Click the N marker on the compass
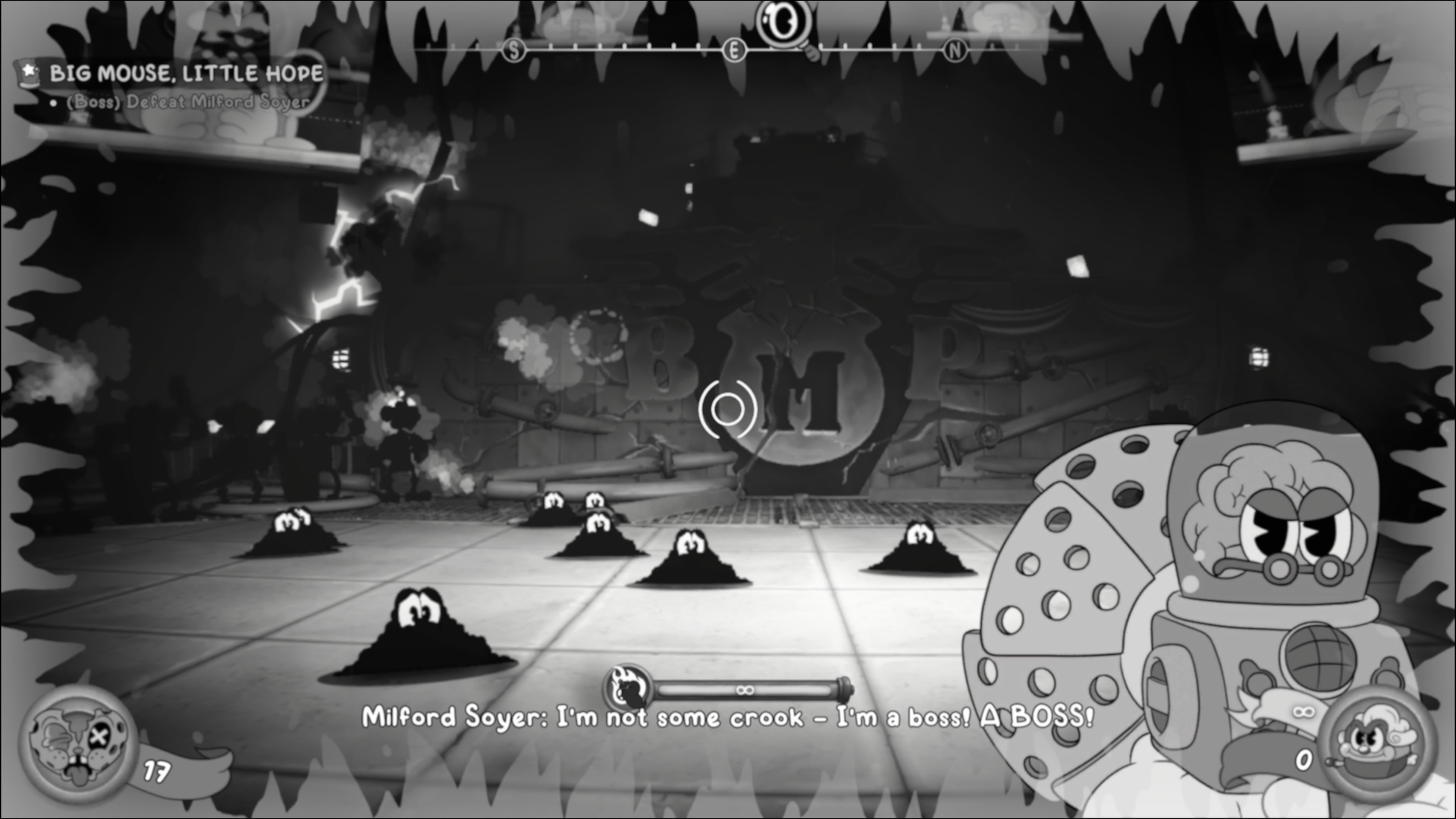1456x819 pixels. [955, 52]
